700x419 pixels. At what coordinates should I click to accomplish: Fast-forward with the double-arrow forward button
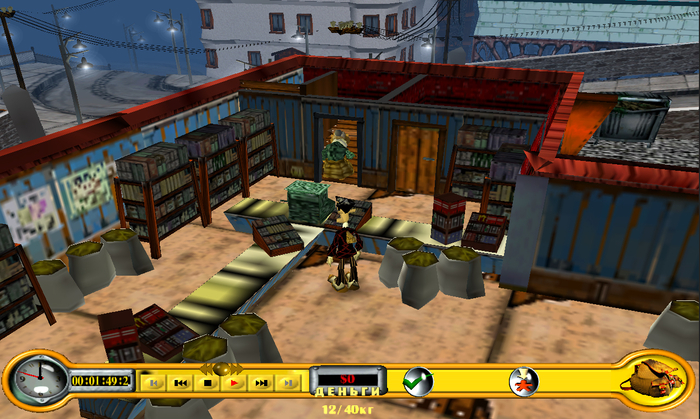pyautogui.click(x=262, y=382)
